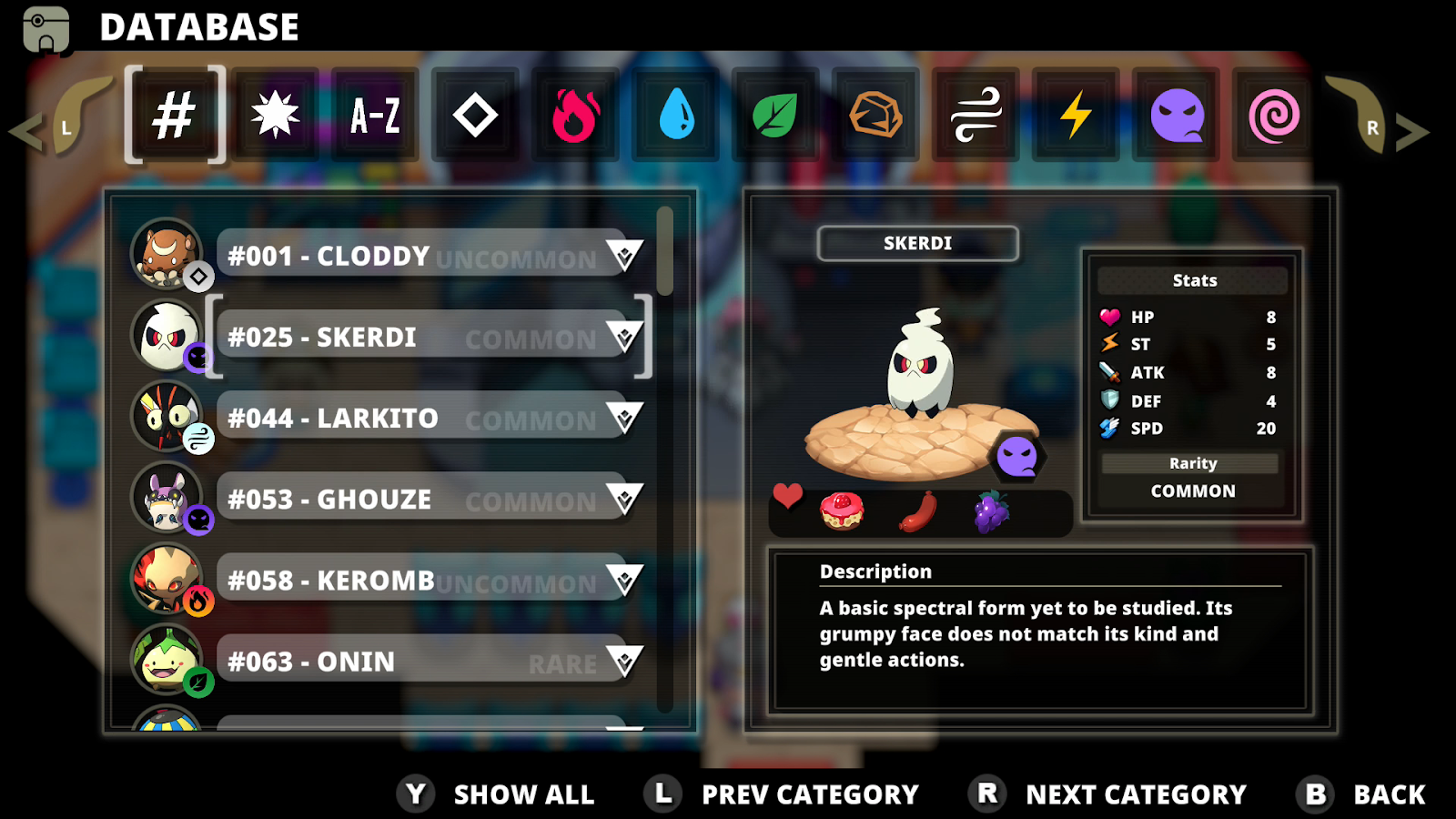The height and width of the screenshot is (819, 1456).
Task: Select the orange rock type tab
Action: [875, 116]
